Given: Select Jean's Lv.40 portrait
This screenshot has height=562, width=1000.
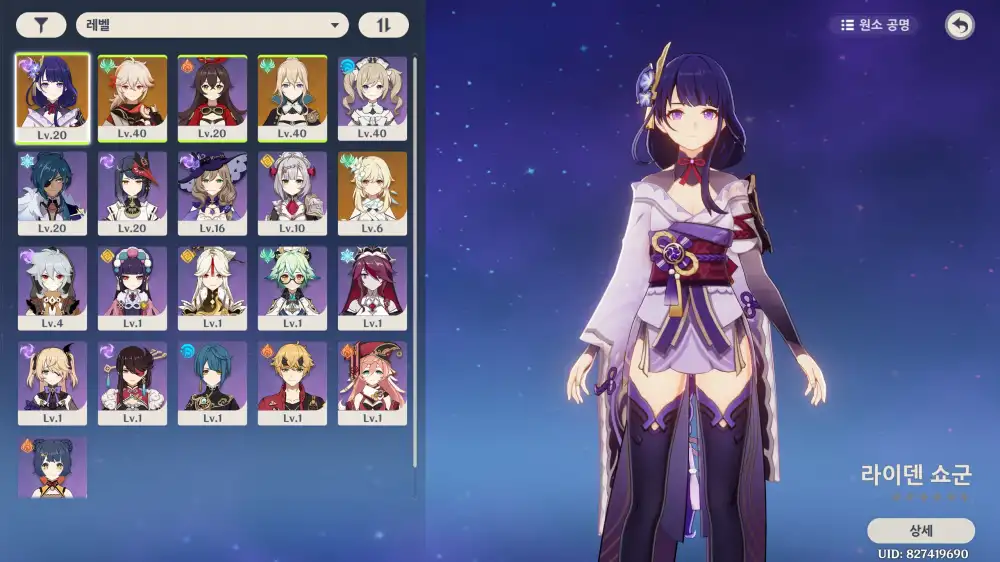Looking at the screenshot, I should 292,98.
